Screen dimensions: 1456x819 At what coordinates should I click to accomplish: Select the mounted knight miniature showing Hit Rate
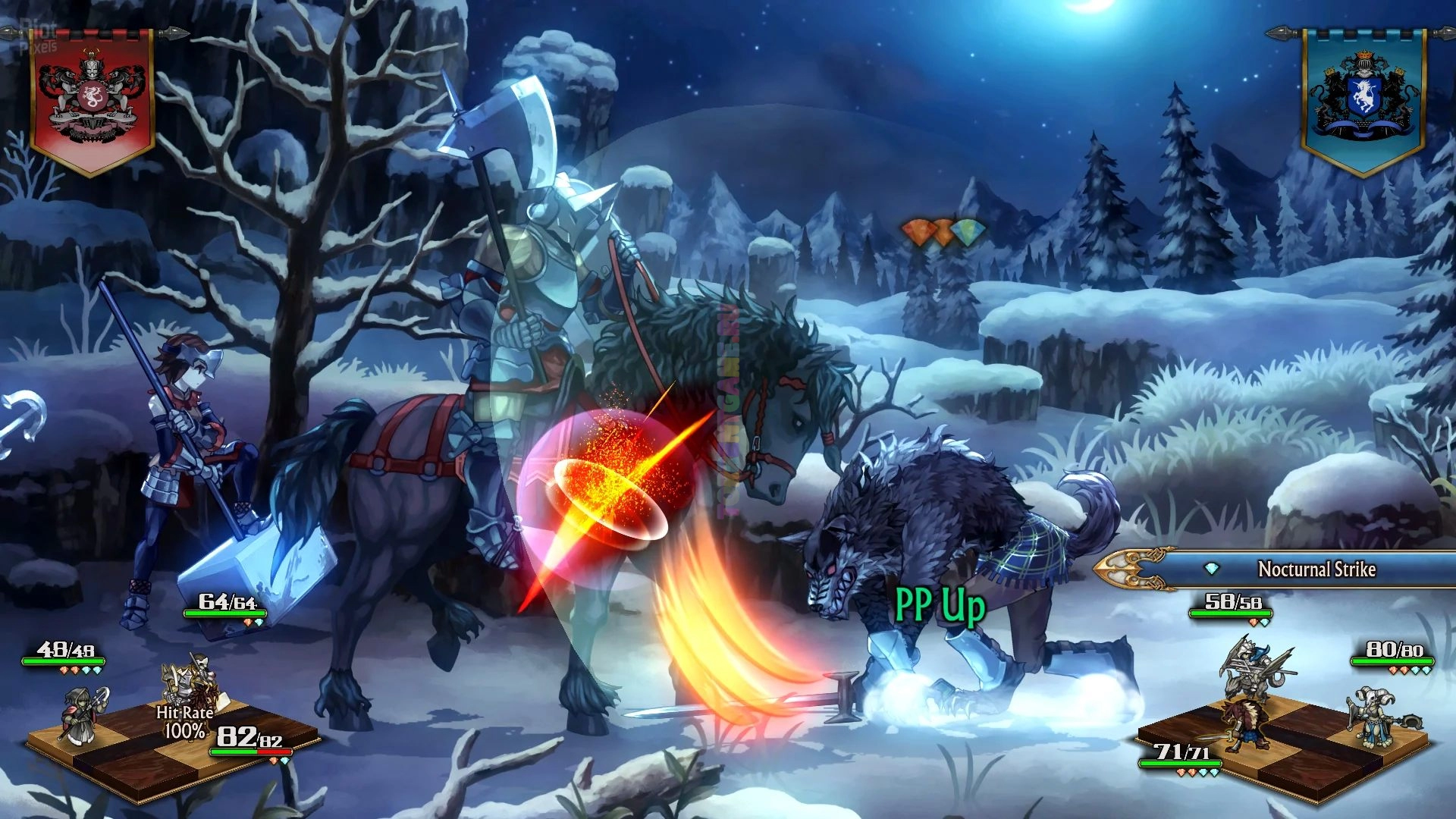[x=190, y=682]
